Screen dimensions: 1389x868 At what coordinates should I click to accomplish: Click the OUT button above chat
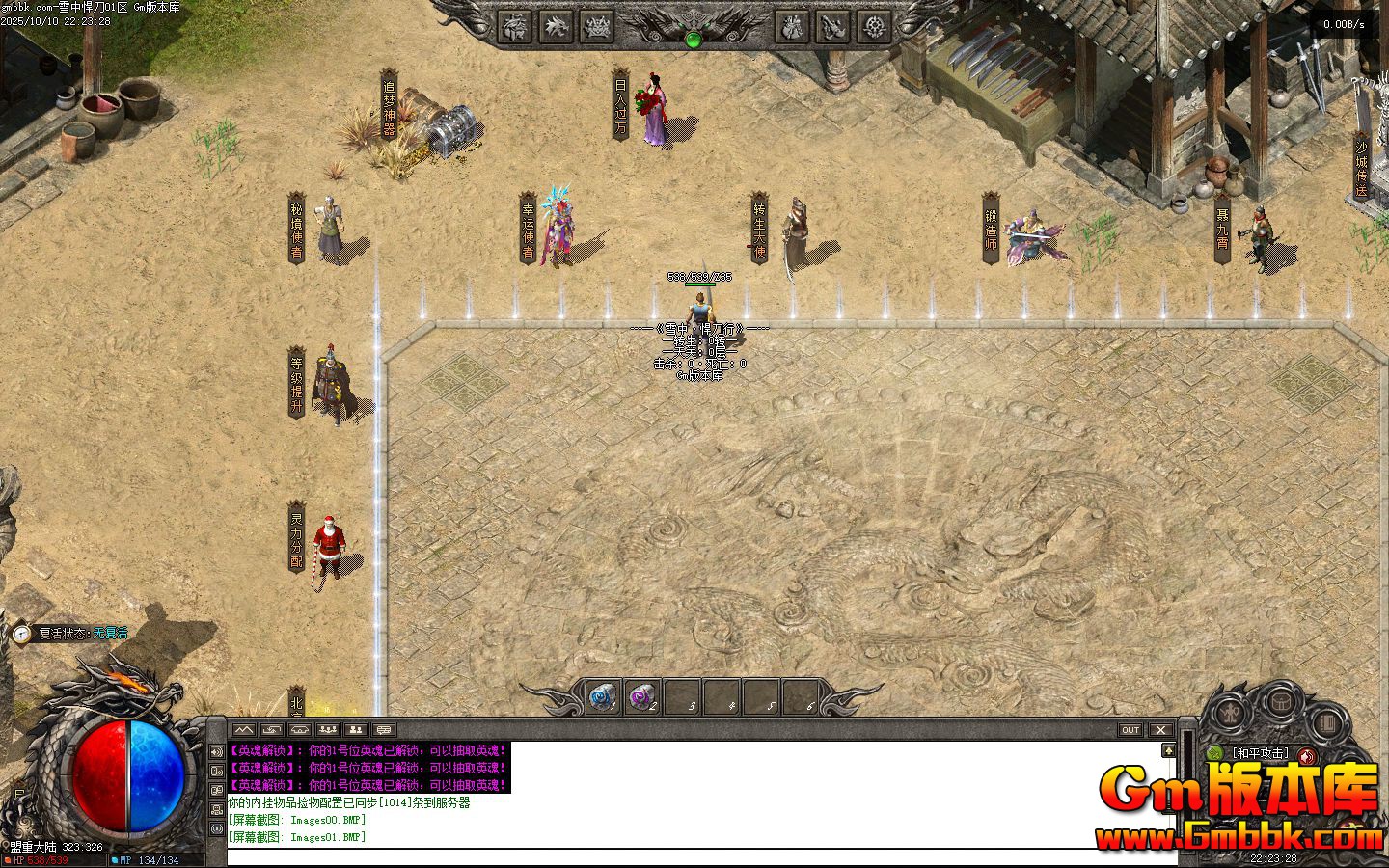(1130, 730)
